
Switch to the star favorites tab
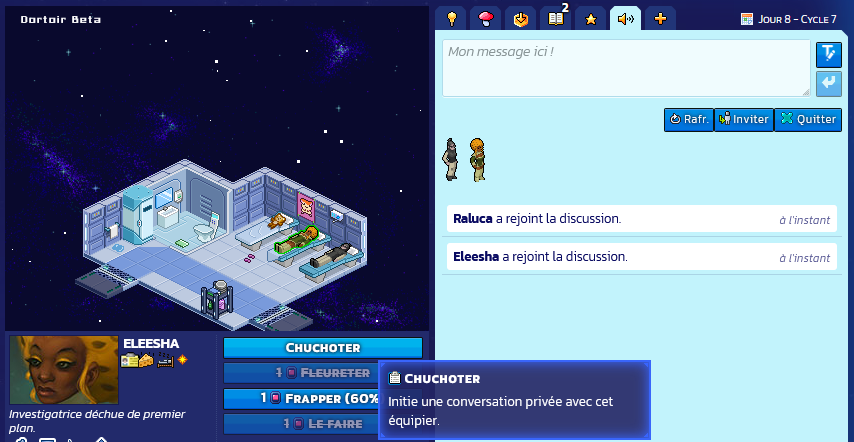click(590, 18)
